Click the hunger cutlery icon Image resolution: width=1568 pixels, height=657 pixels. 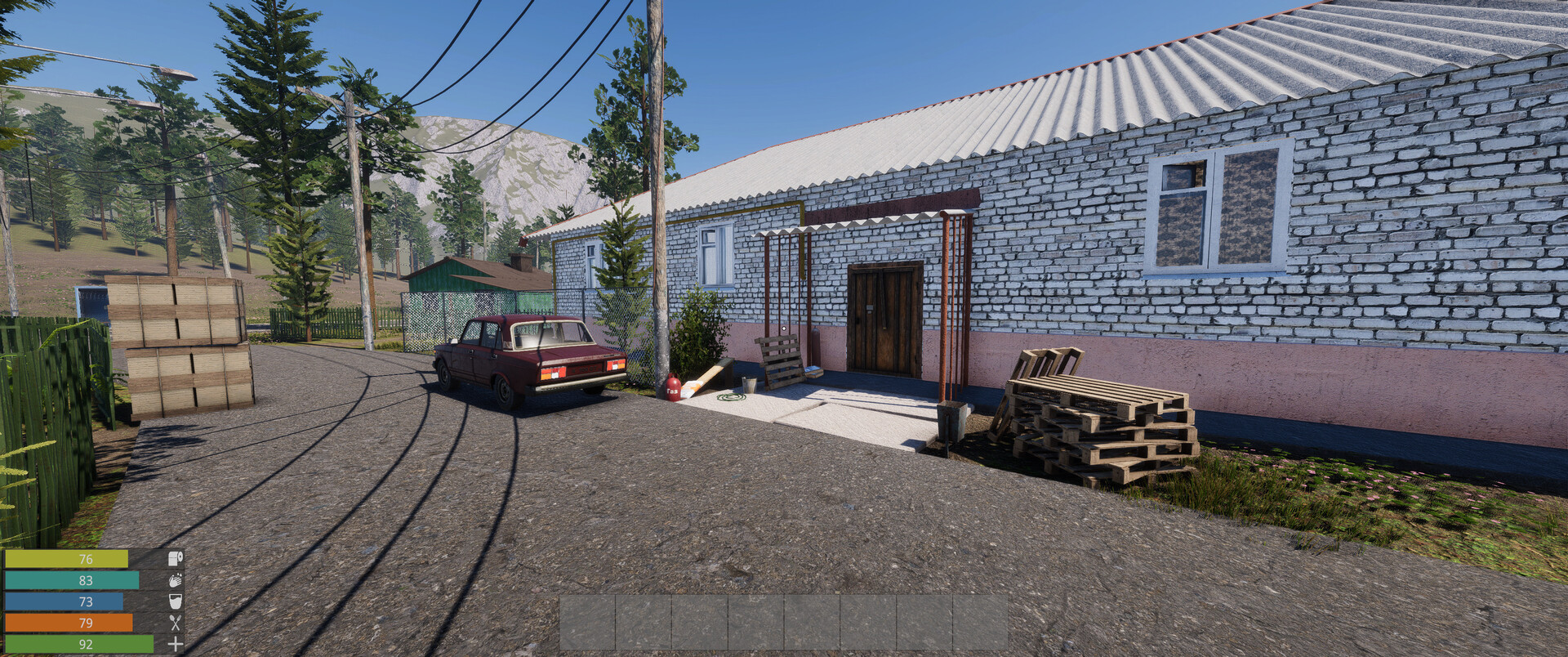174,623
